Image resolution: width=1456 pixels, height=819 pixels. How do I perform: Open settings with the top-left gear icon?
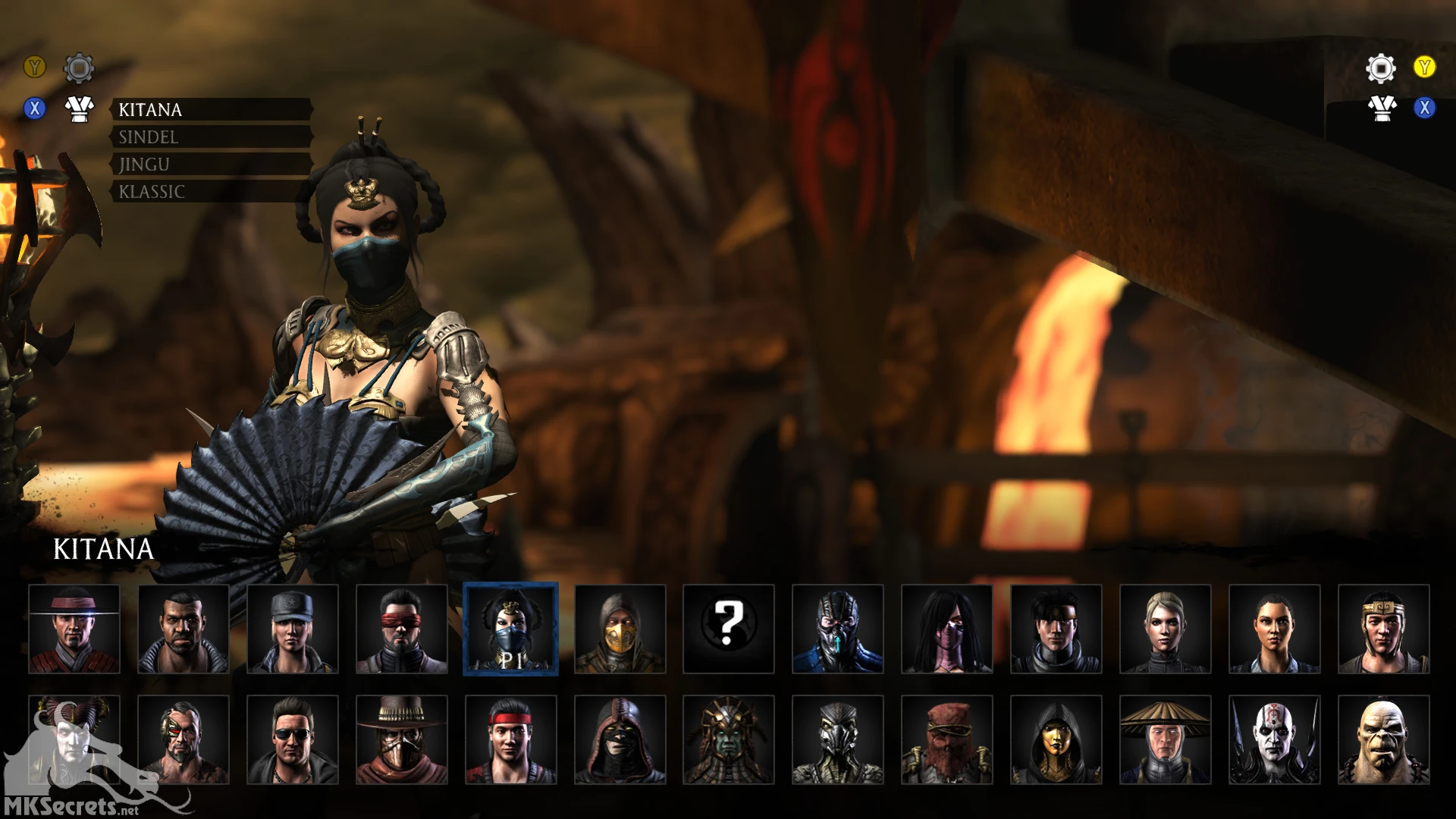pos(78,67)
